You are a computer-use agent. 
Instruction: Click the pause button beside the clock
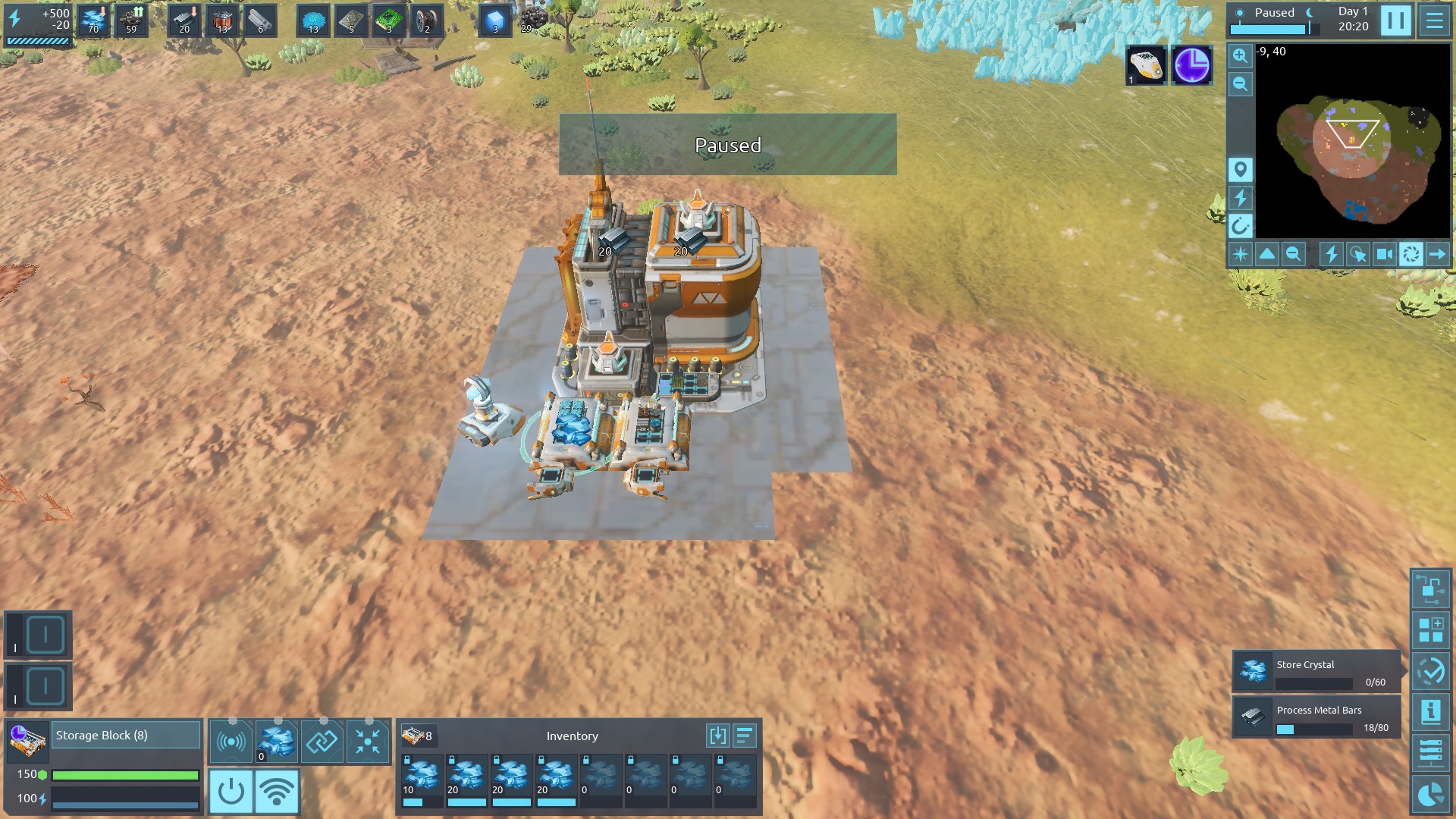[1395, 20]
